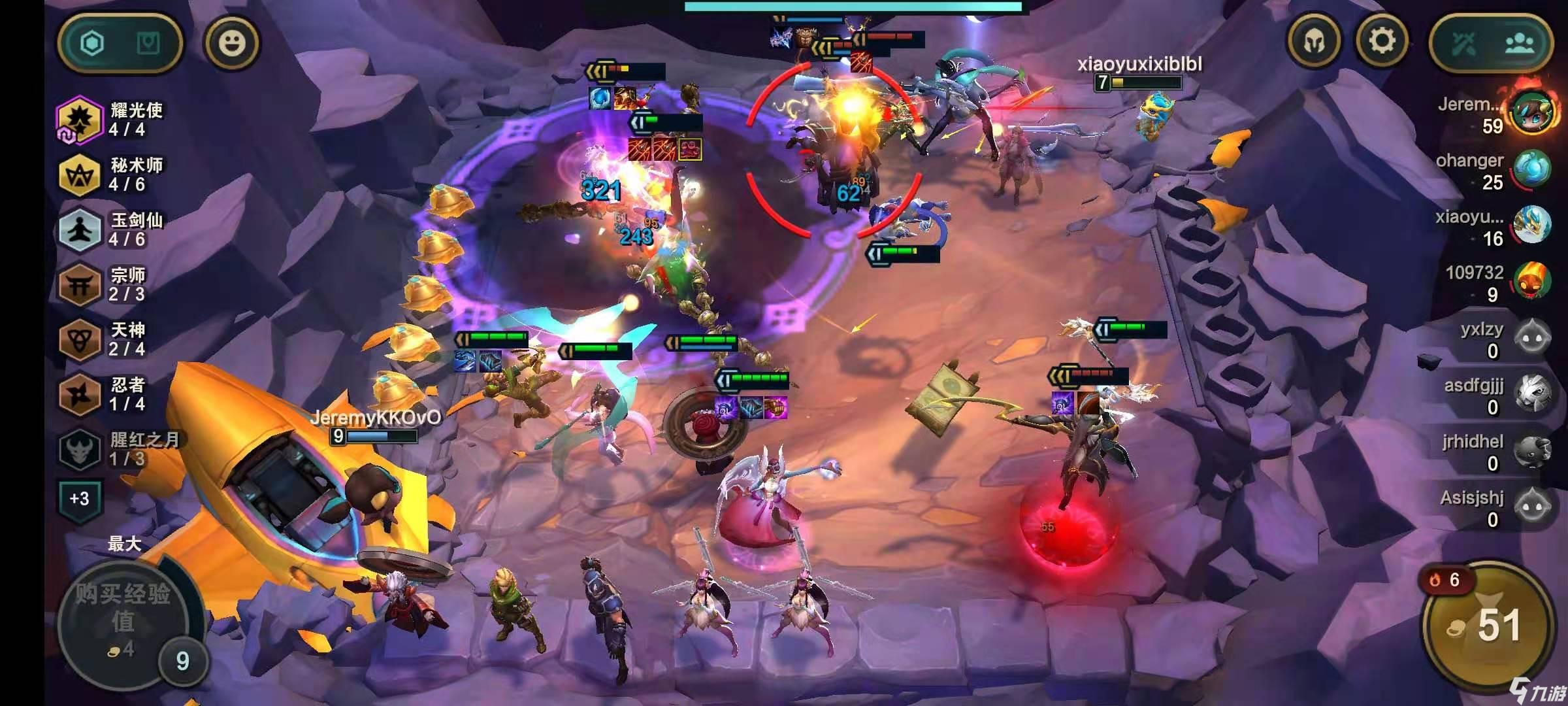This screenshot has height=706, width=1568.
Task: Switch to the hexagon board view toggle
Action: 92,44
